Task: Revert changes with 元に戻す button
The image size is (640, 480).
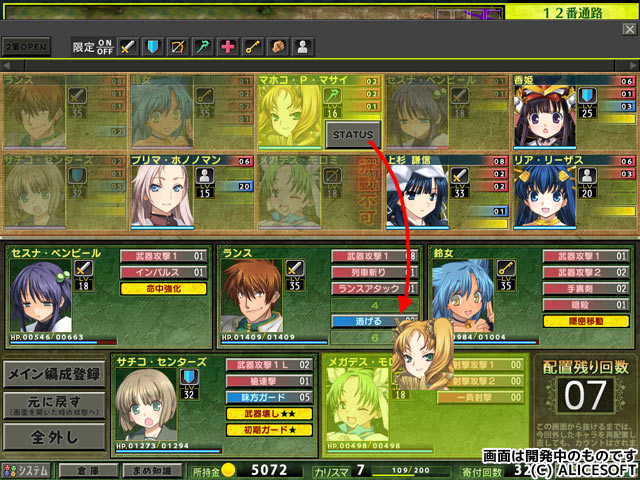Action: pos(54,405)
